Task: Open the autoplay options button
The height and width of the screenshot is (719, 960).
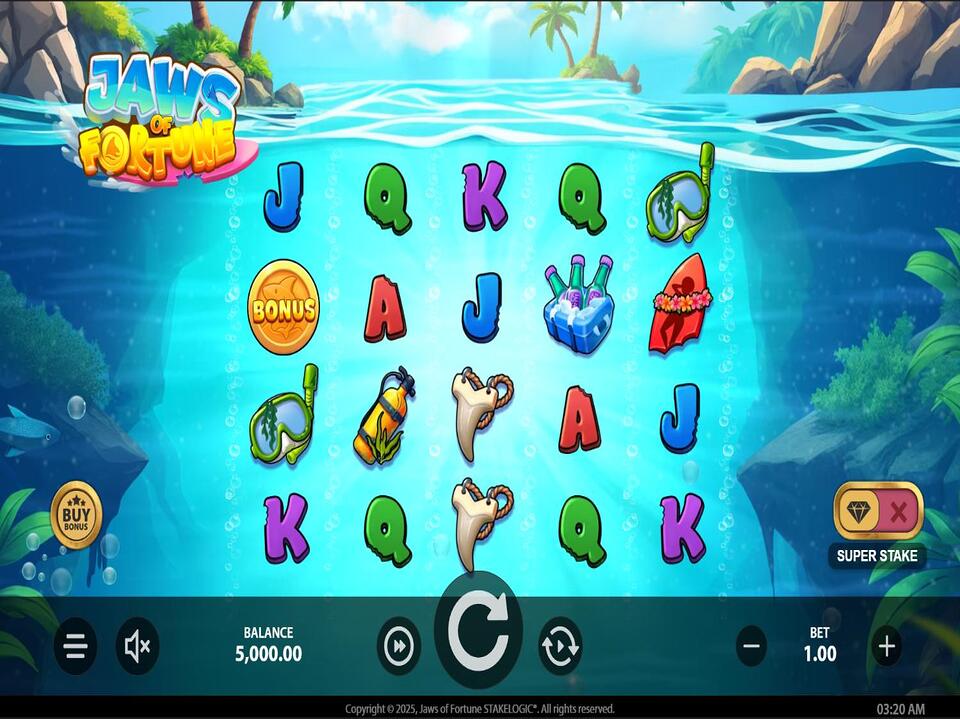Action: pos(560,646)
